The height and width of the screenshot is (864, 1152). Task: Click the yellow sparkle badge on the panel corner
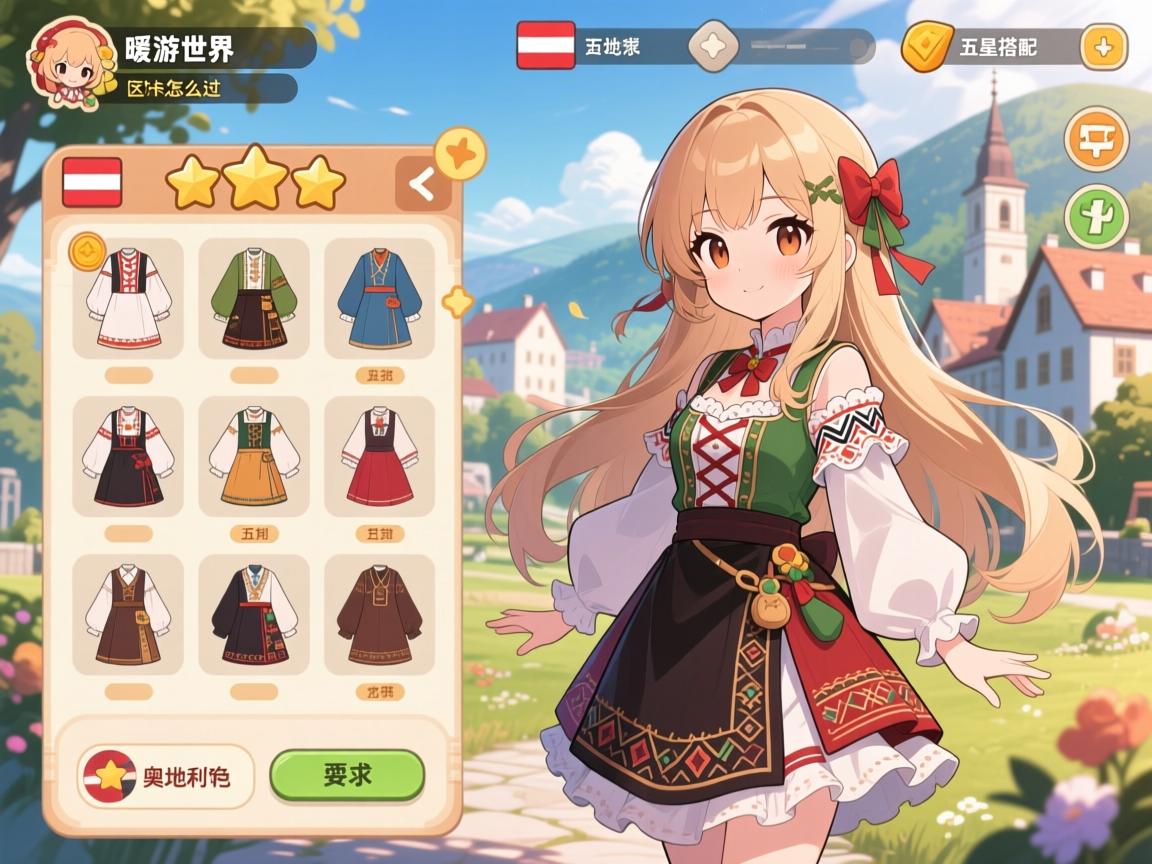pyautogui.click(x=460, y=154)
